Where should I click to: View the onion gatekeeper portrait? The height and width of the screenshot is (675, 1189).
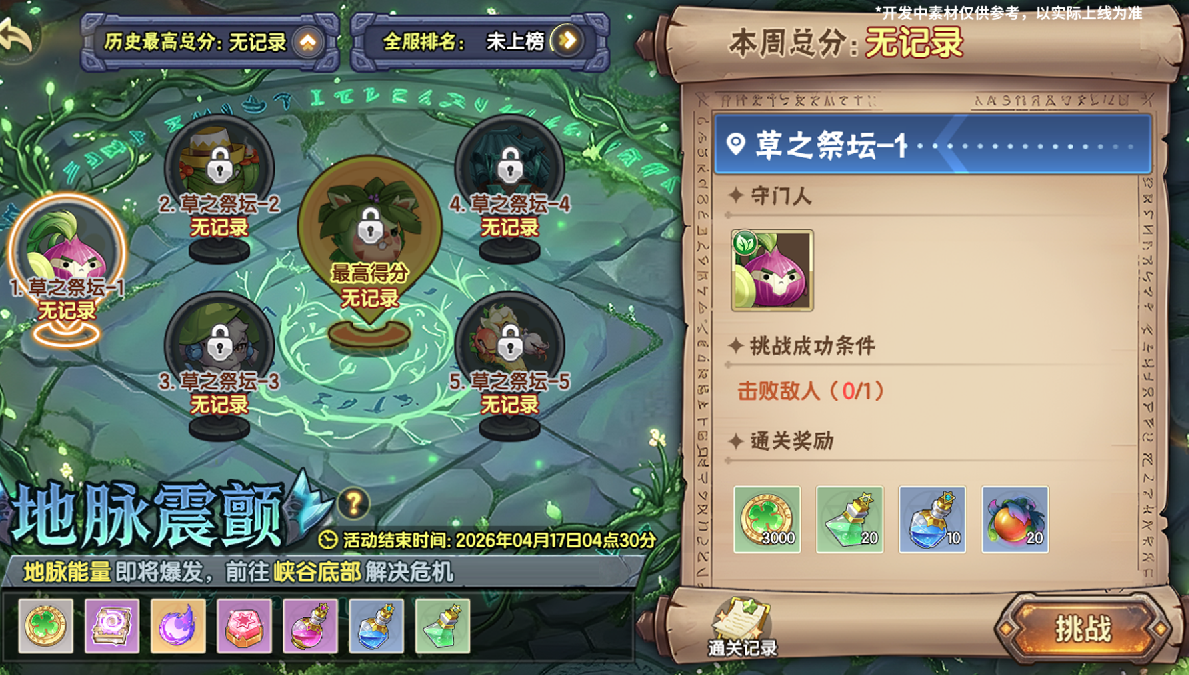coord(772,270)
